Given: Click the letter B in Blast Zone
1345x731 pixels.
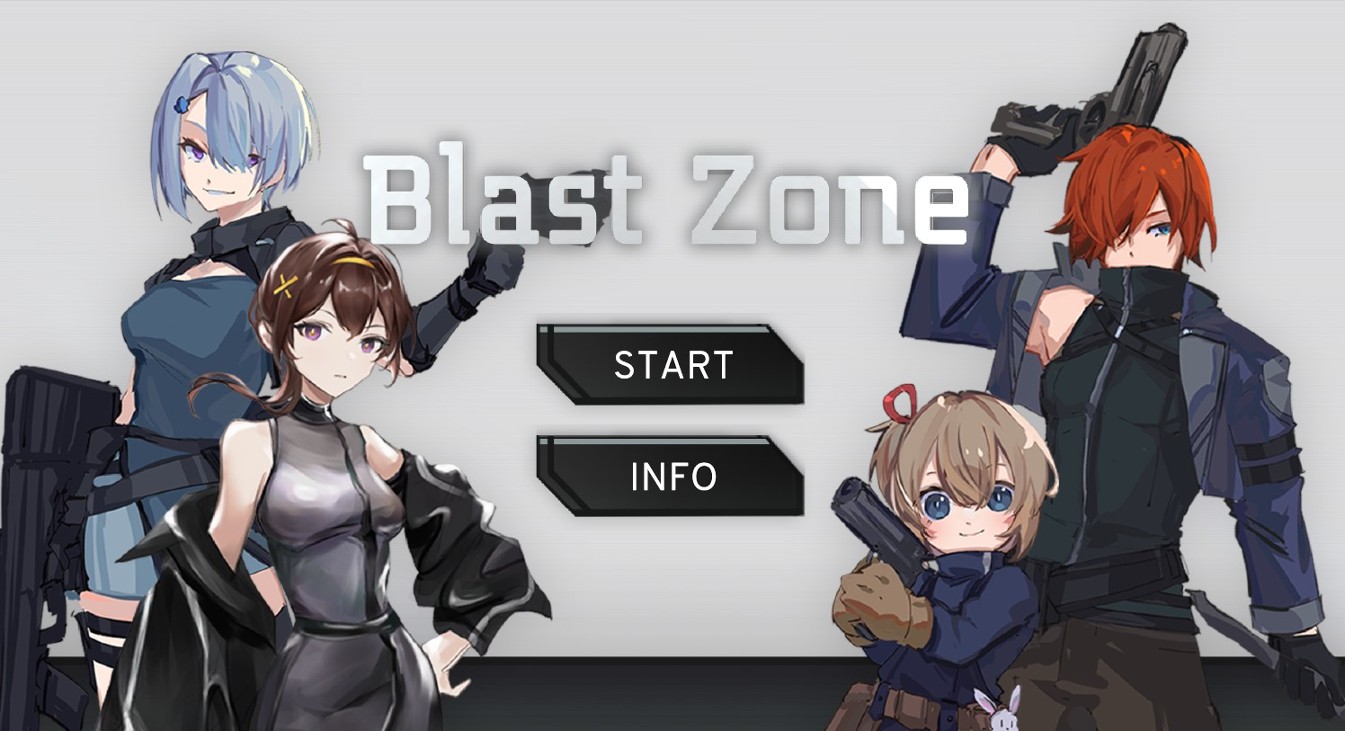Looking at the screenshot, I should click(x=398, y=195).
